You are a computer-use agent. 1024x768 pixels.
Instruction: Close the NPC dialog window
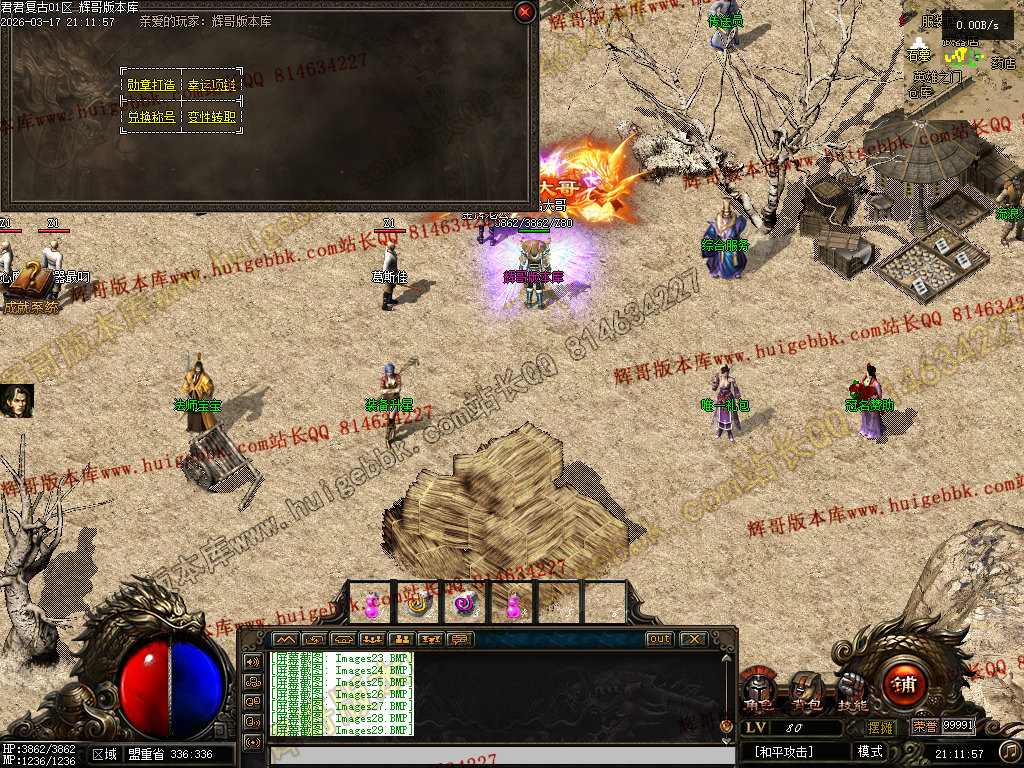click(x=525, y=12)
